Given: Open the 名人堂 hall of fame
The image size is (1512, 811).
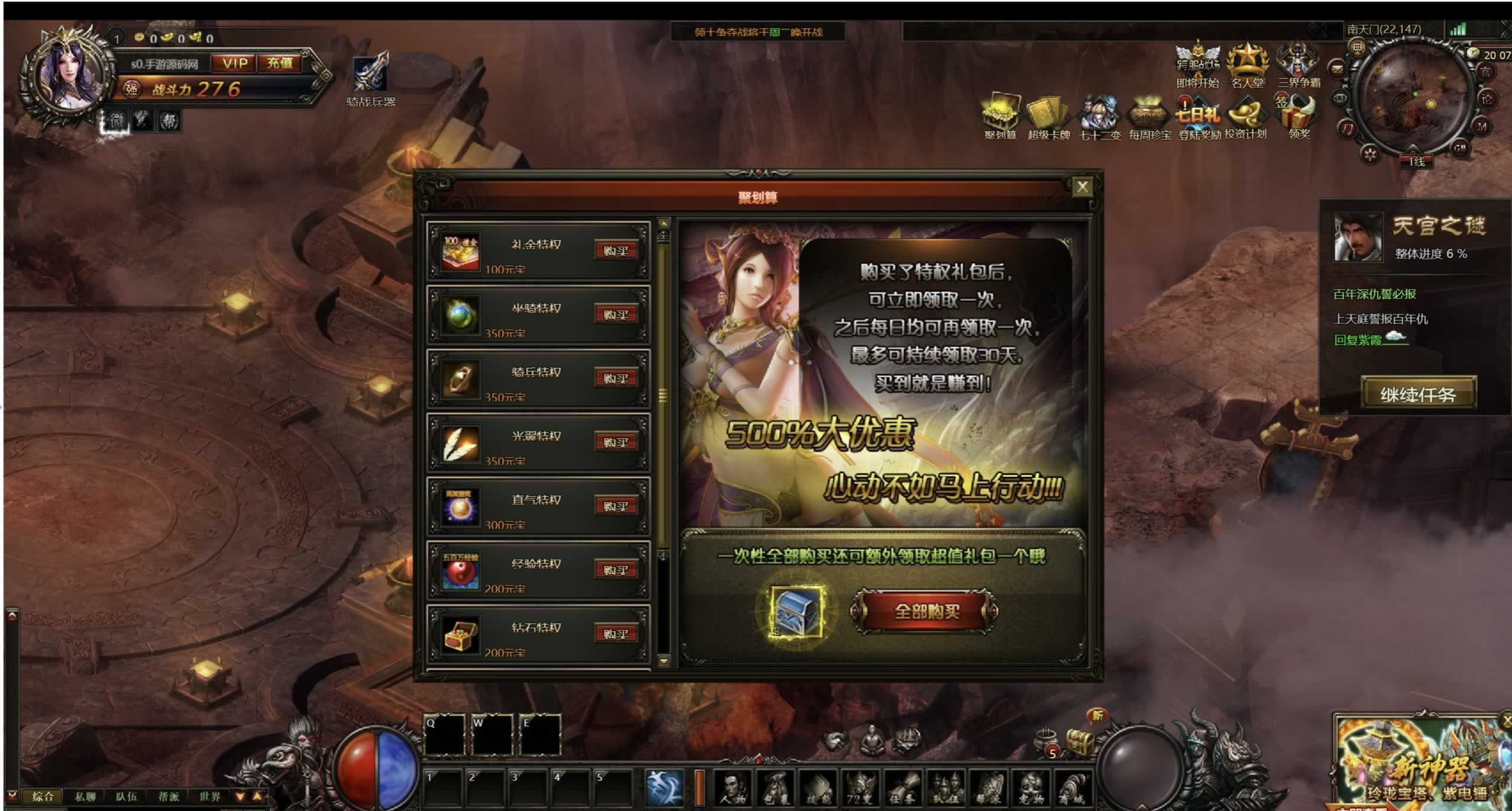Looking at the screenshot, I should [1247, 66].
